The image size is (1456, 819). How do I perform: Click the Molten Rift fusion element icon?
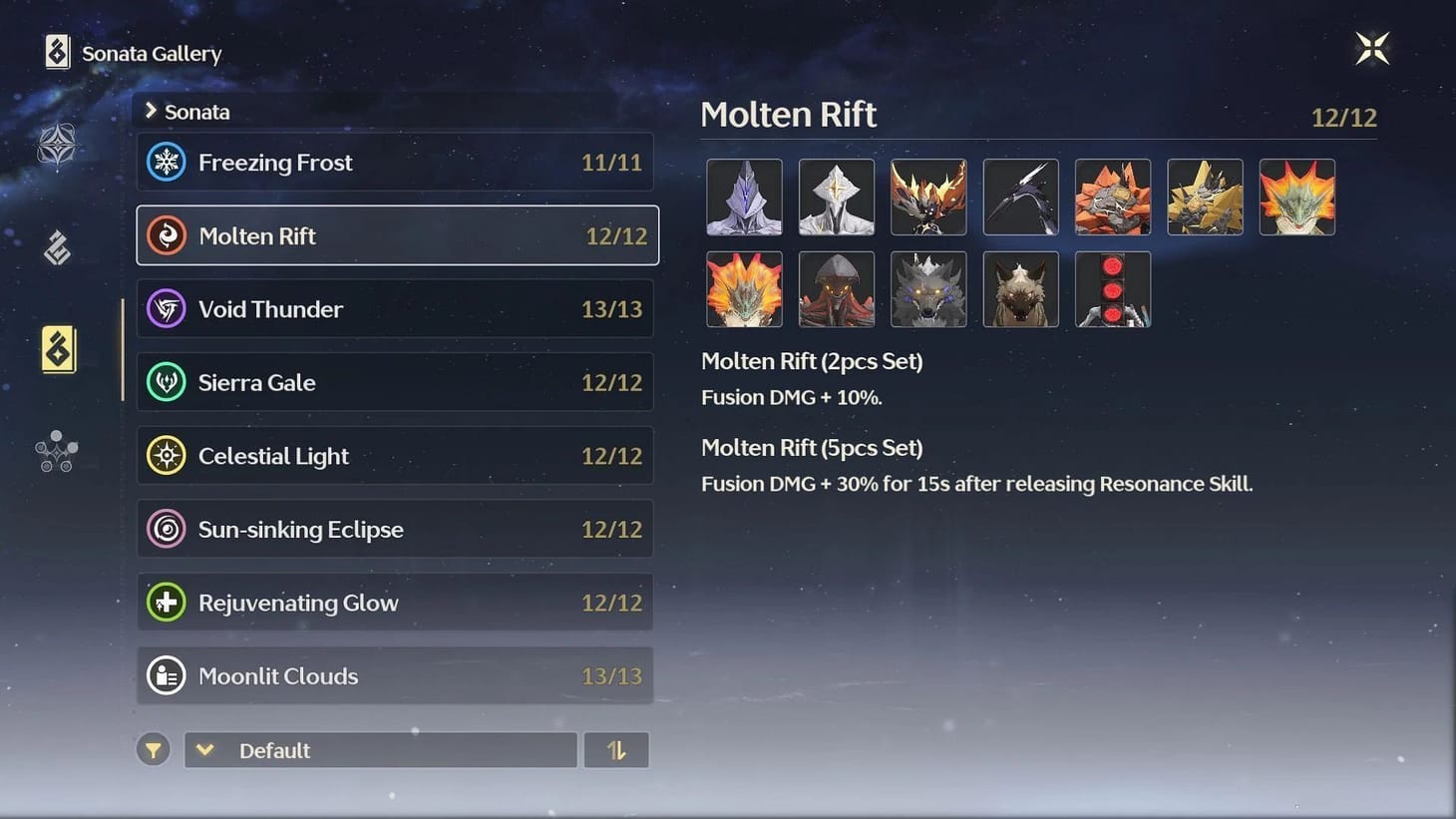point(166,235)
